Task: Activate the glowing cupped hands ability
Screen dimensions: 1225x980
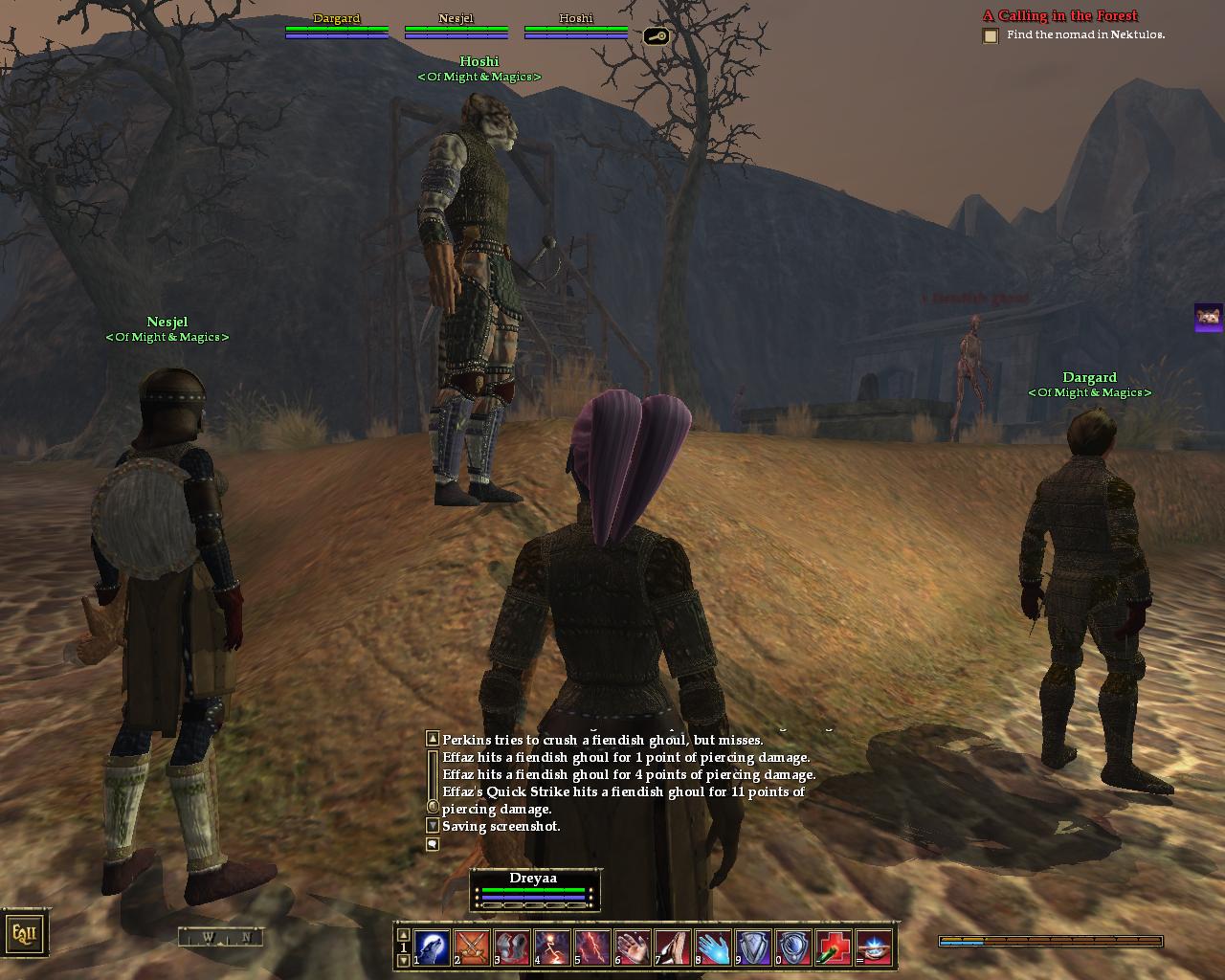Action: click(874, 947)
